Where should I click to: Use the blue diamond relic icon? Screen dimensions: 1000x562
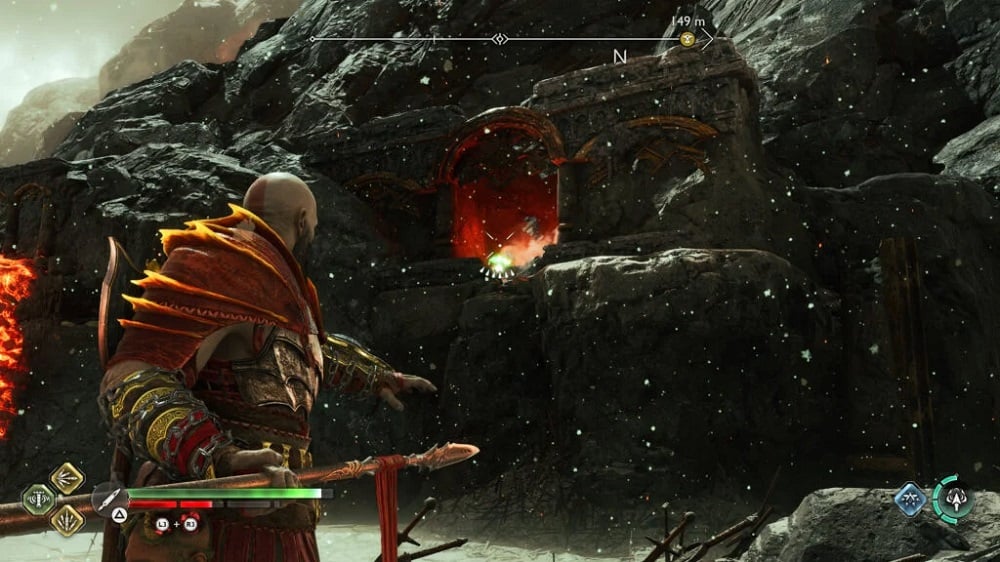[x=910, y=499]
